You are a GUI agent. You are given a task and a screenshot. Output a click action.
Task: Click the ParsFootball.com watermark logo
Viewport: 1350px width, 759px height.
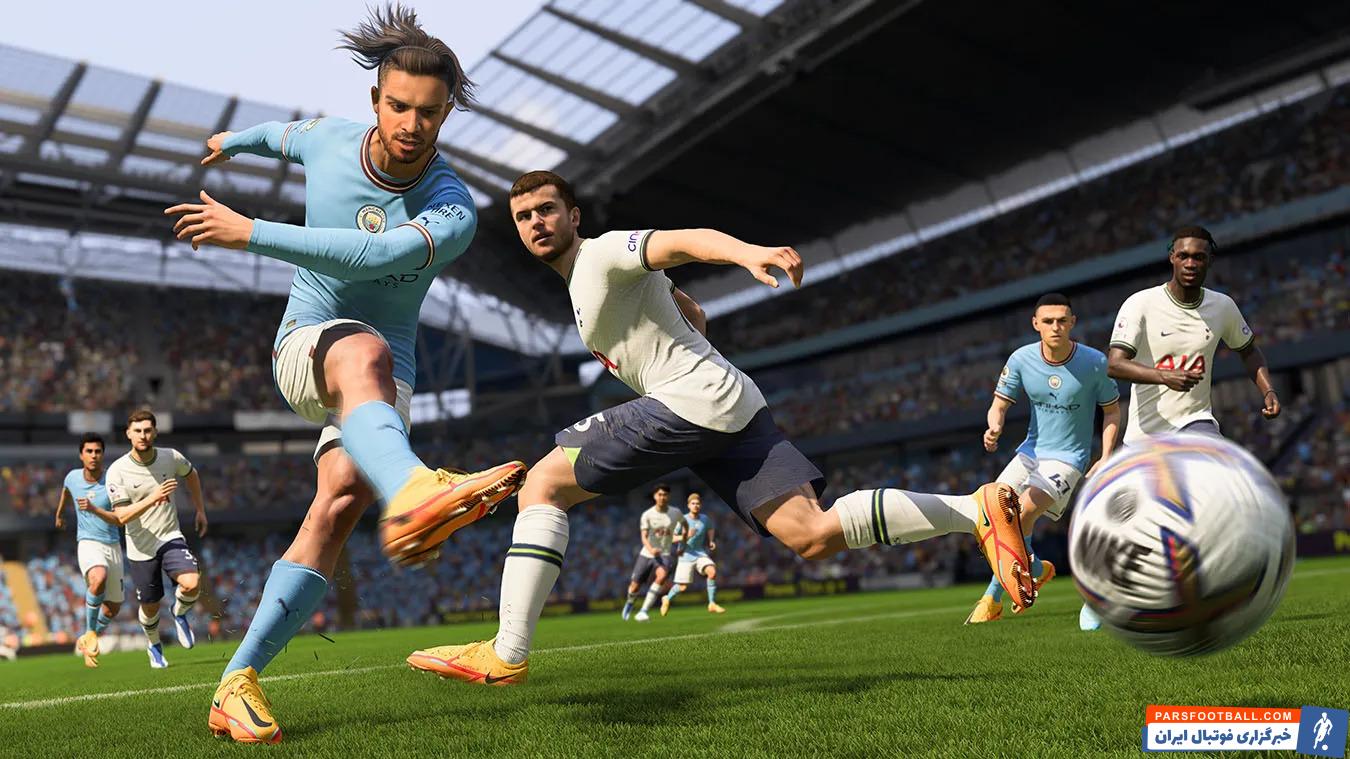tap(1244, 729)
